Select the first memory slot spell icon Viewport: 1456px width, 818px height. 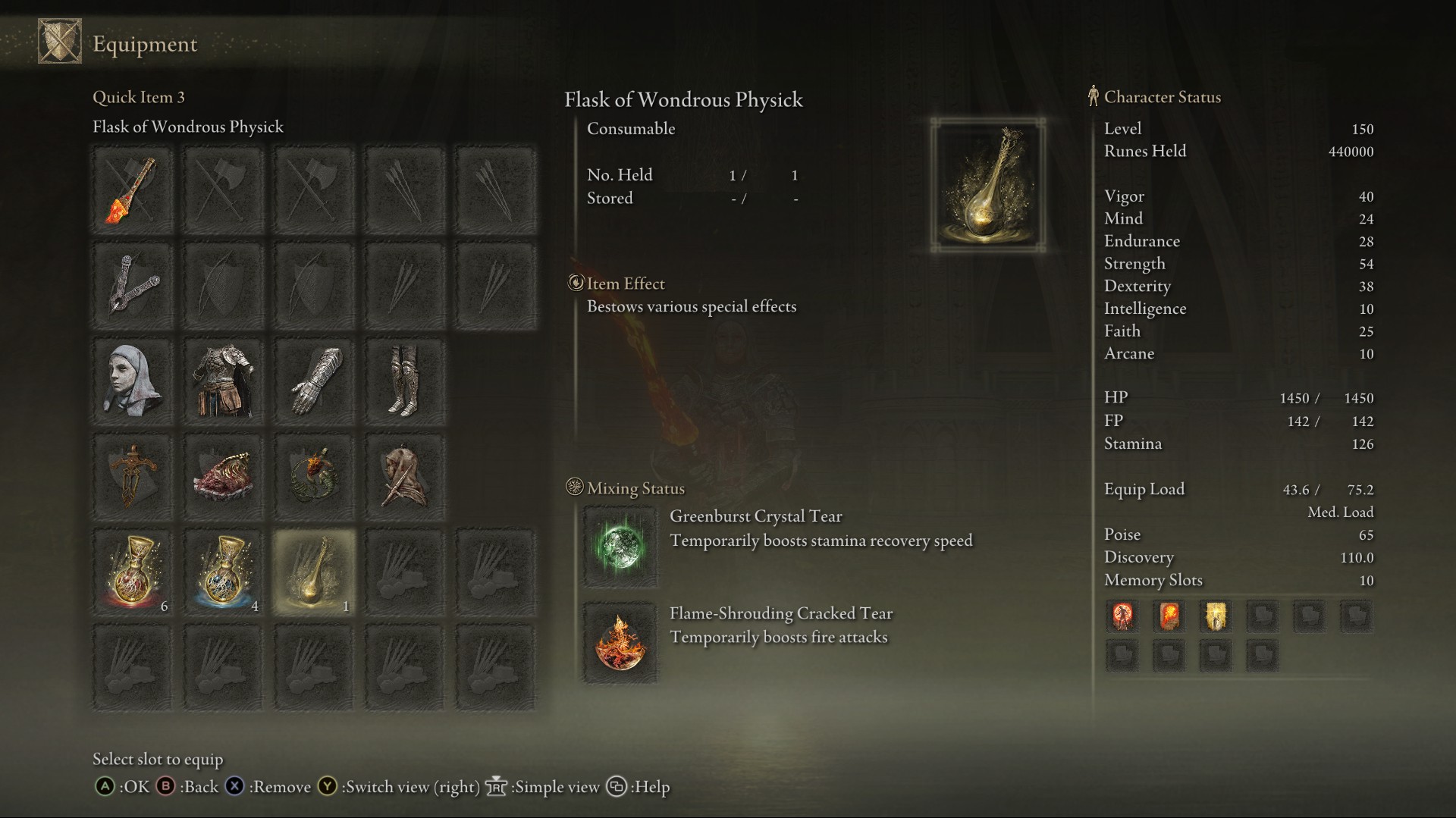click(1122, 616)
